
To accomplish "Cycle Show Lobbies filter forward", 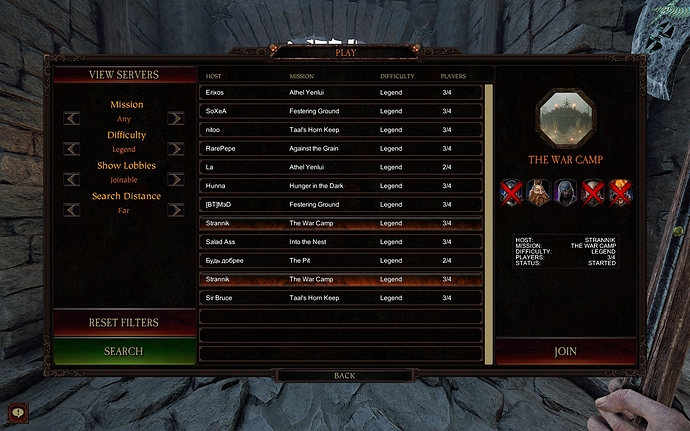I will click(176, 180).
